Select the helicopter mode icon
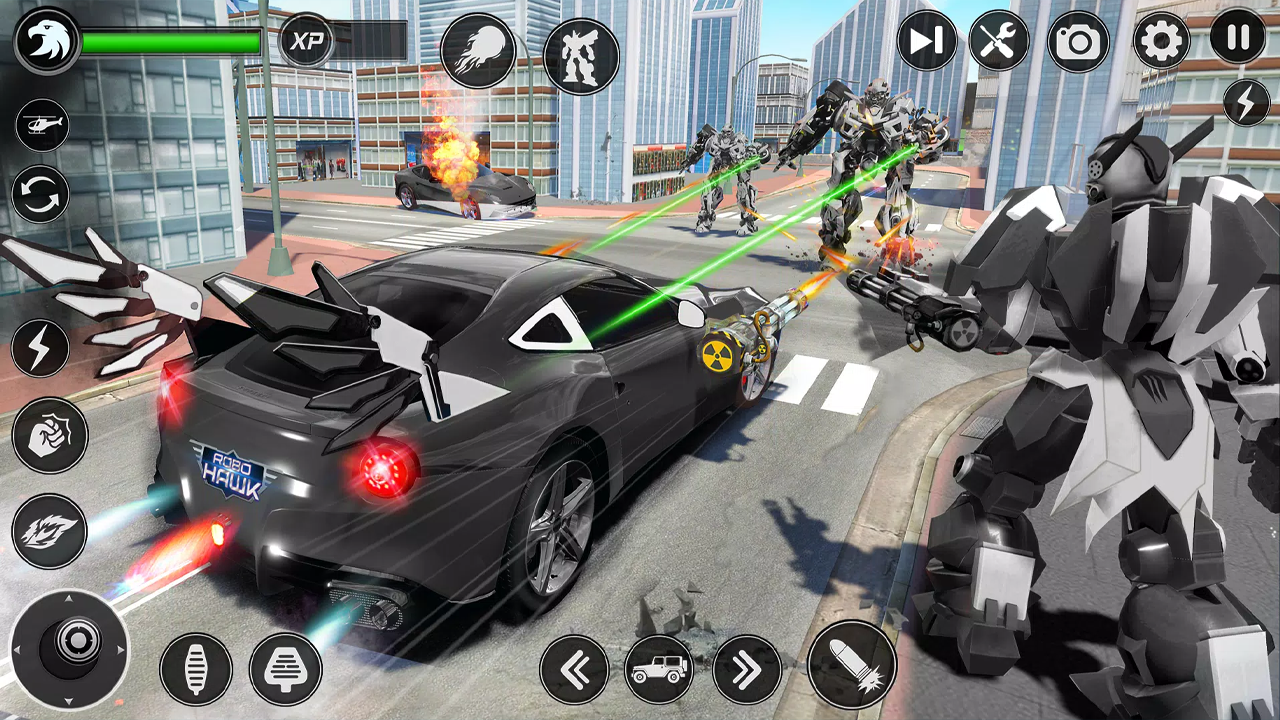 (42, 126)
